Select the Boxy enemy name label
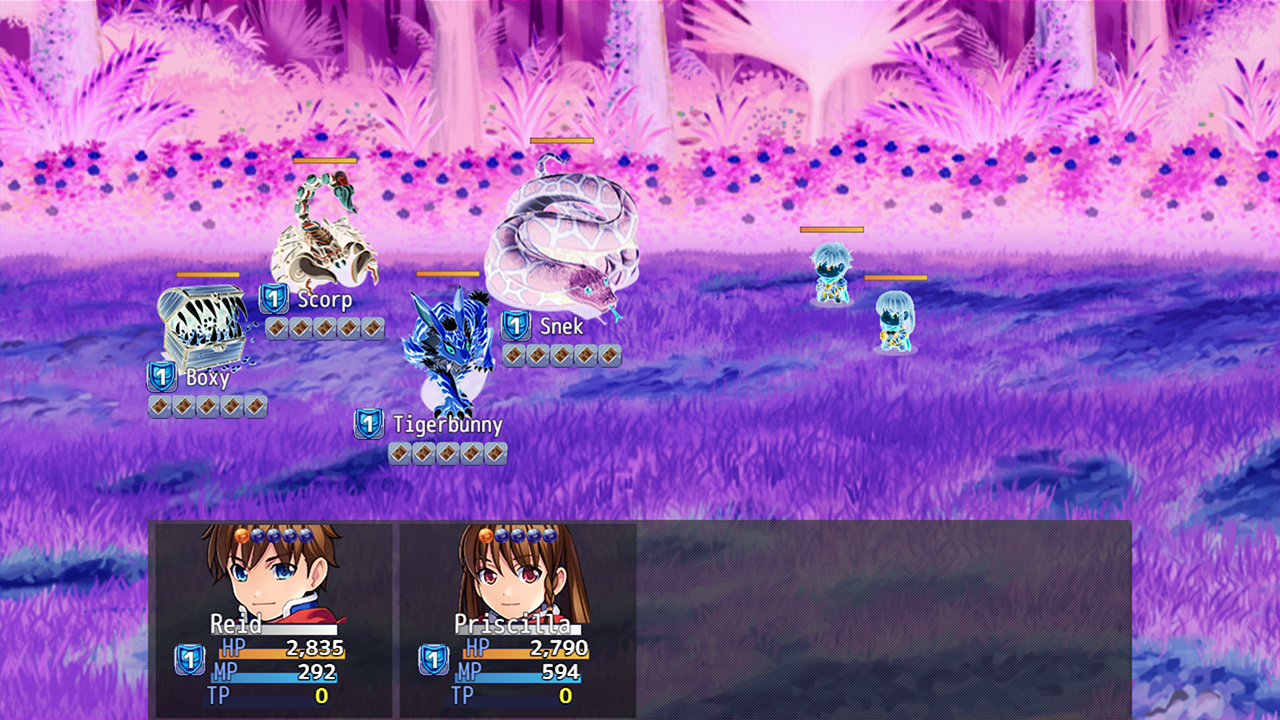1280x720 pixels. tap(207, 378)
